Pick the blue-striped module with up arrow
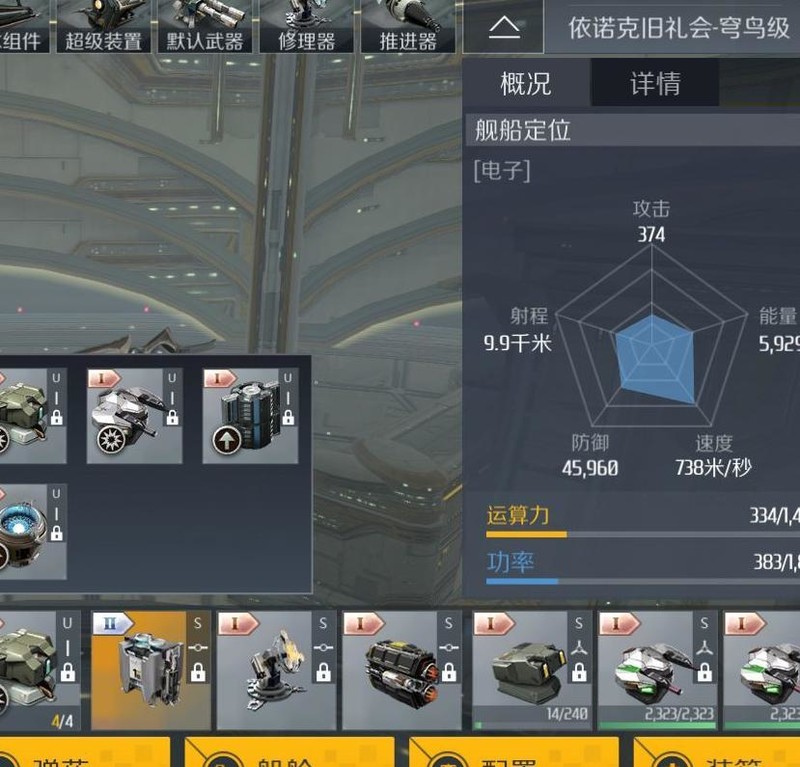The height and width of the screenshot is (767, 800). [250, 415]
